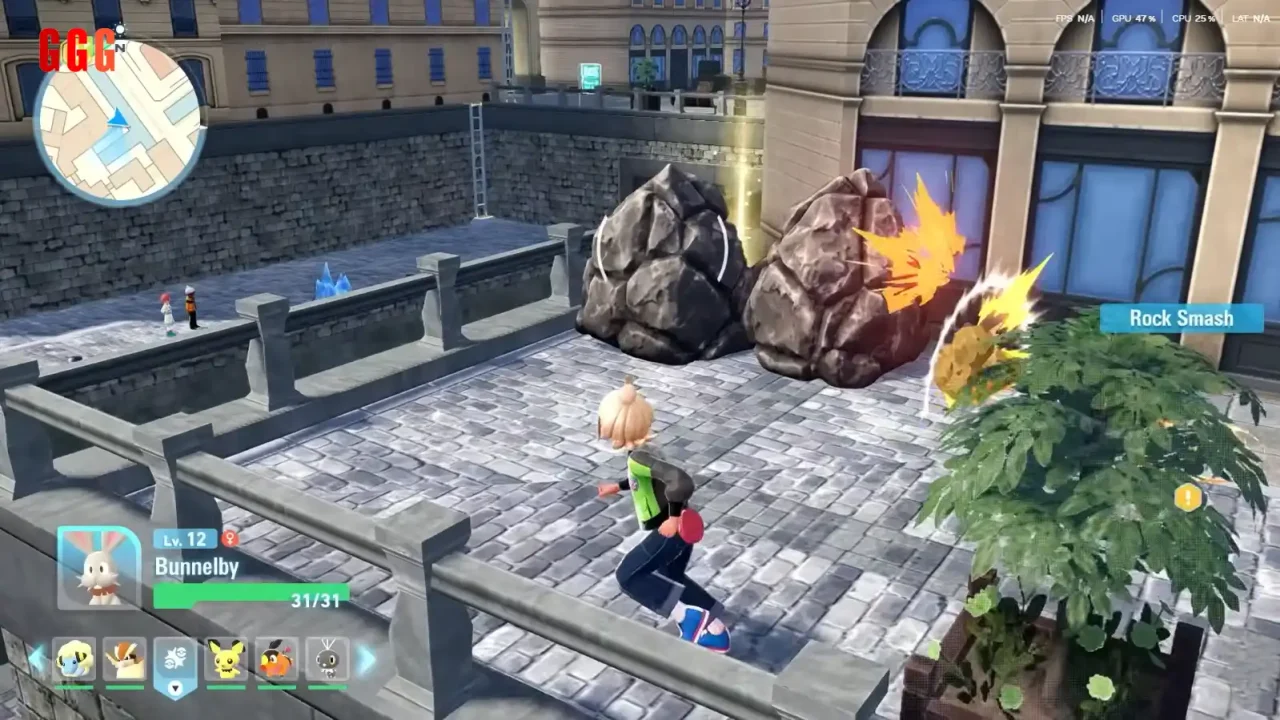The image size is (1280, 720).
Task: Click the party bar's left arrow
Action: (x=37, y=659)
